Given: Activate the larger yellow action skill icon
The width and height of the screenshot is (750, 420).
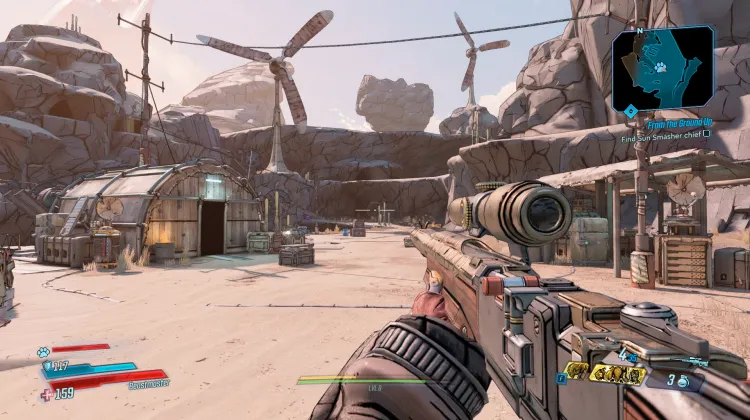Looking at the screenshot, I should click(x=616, y=375).
